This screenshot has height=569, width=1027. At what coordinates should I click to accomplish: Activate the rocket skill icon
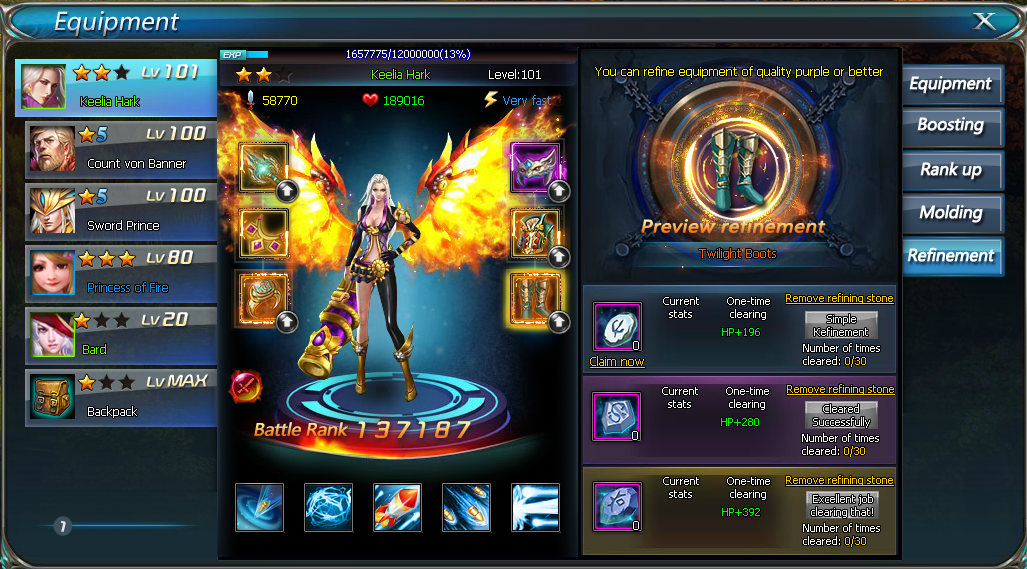coord(397,507)
